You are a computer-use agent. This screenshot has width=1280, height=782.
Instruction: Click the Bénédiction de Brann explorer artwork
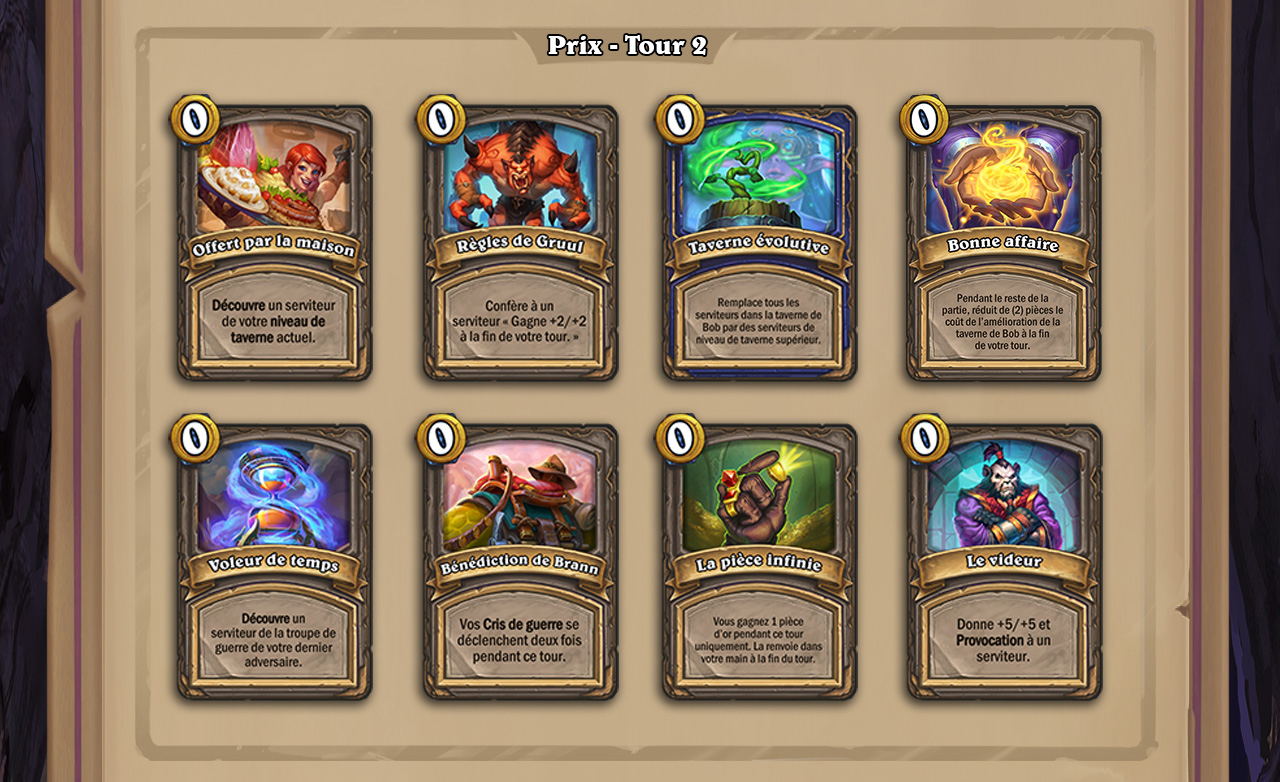(x=518, y=497)
